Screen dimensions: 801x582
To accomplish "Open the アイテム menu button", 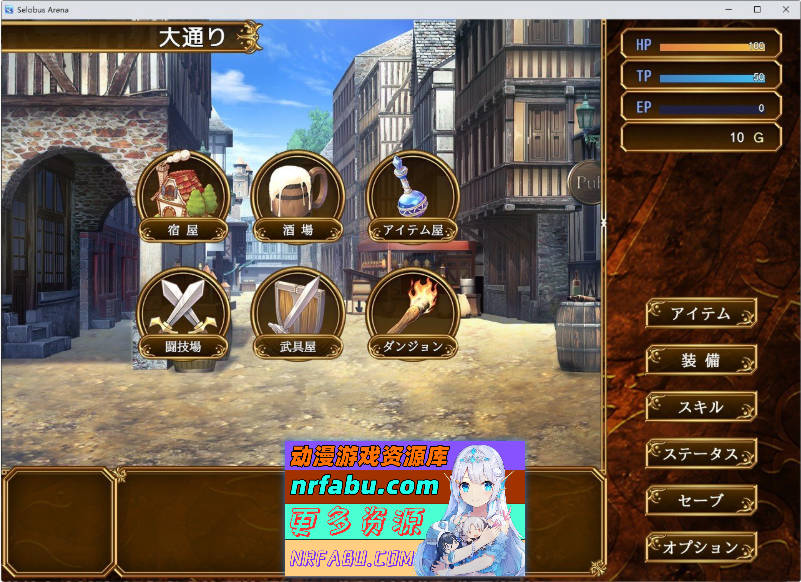I will click(x=700, y=313).
